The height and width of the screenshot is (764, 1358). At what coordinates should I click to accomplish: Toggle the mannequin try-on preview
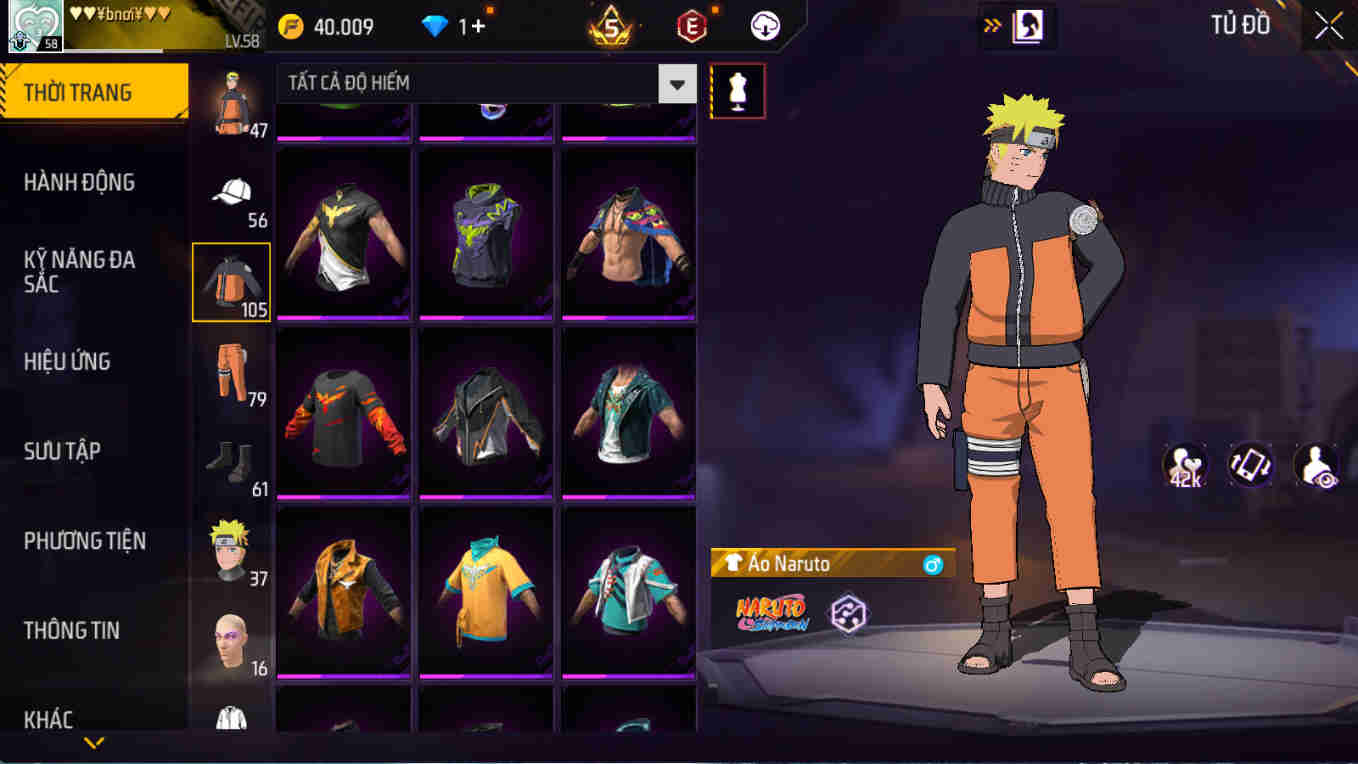[737, 90]
